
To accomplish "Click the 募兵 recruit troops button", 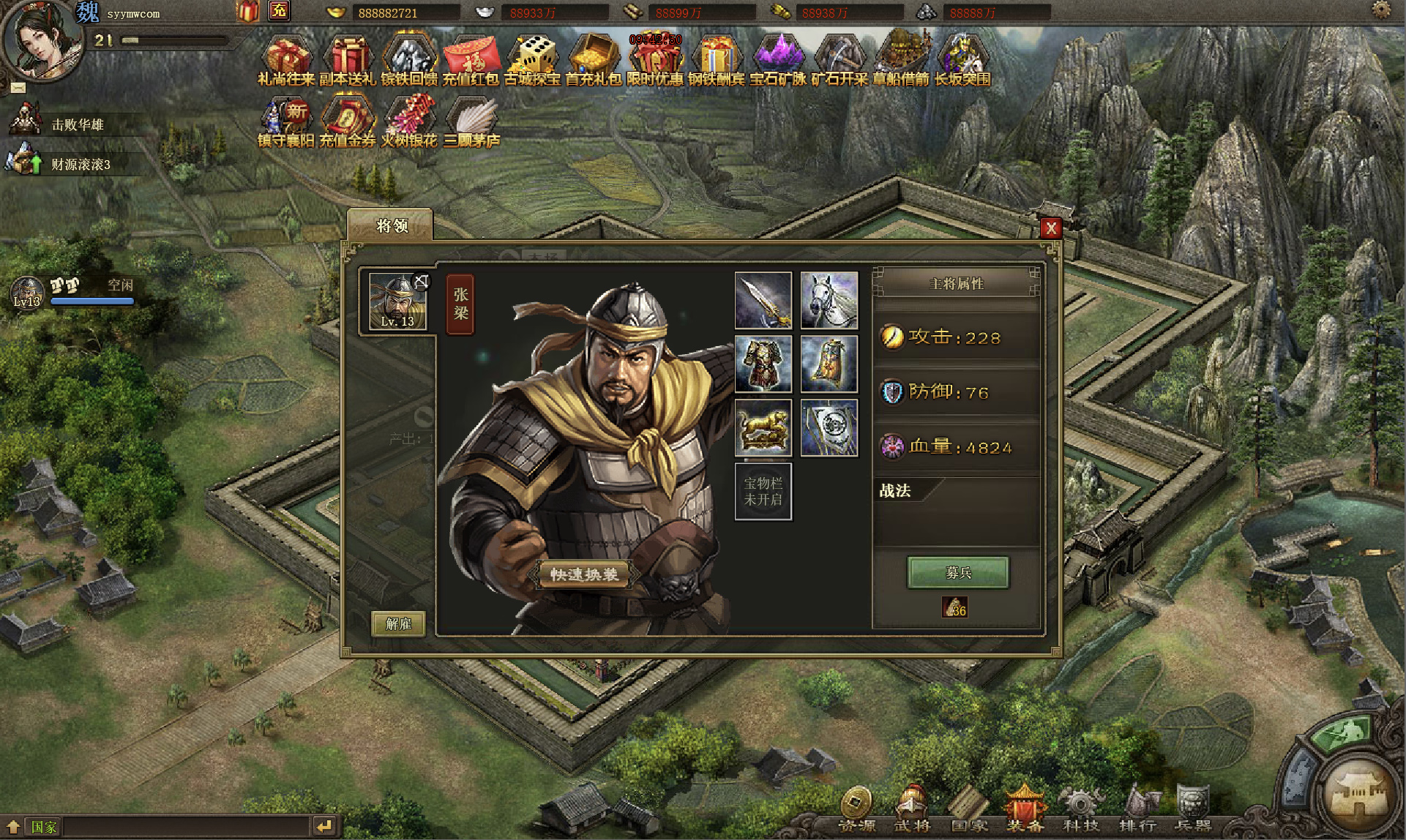I will pos(957,572).
